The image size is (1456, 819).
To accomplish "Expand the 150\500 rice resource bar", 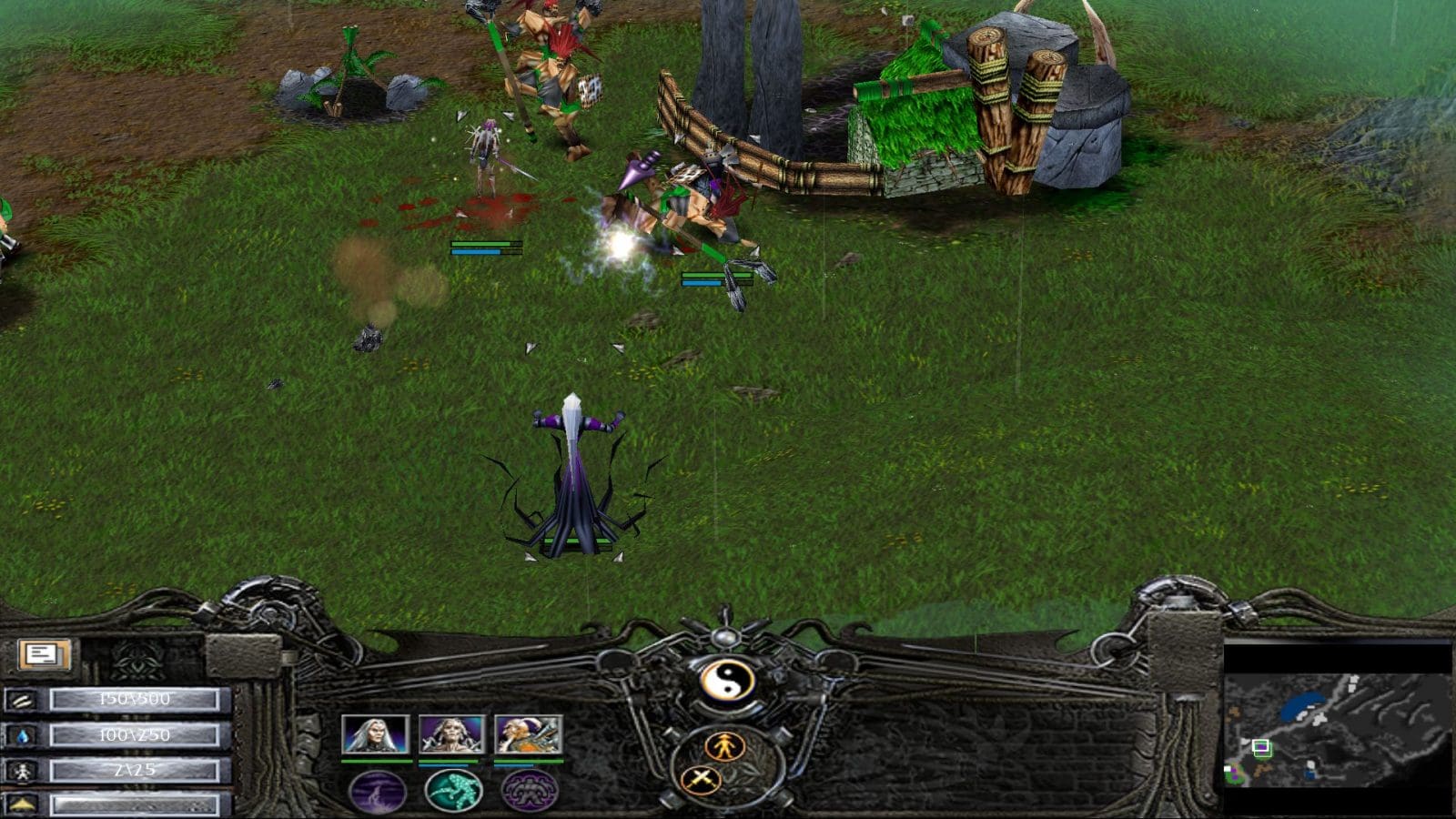I will [x=136, y=699].
